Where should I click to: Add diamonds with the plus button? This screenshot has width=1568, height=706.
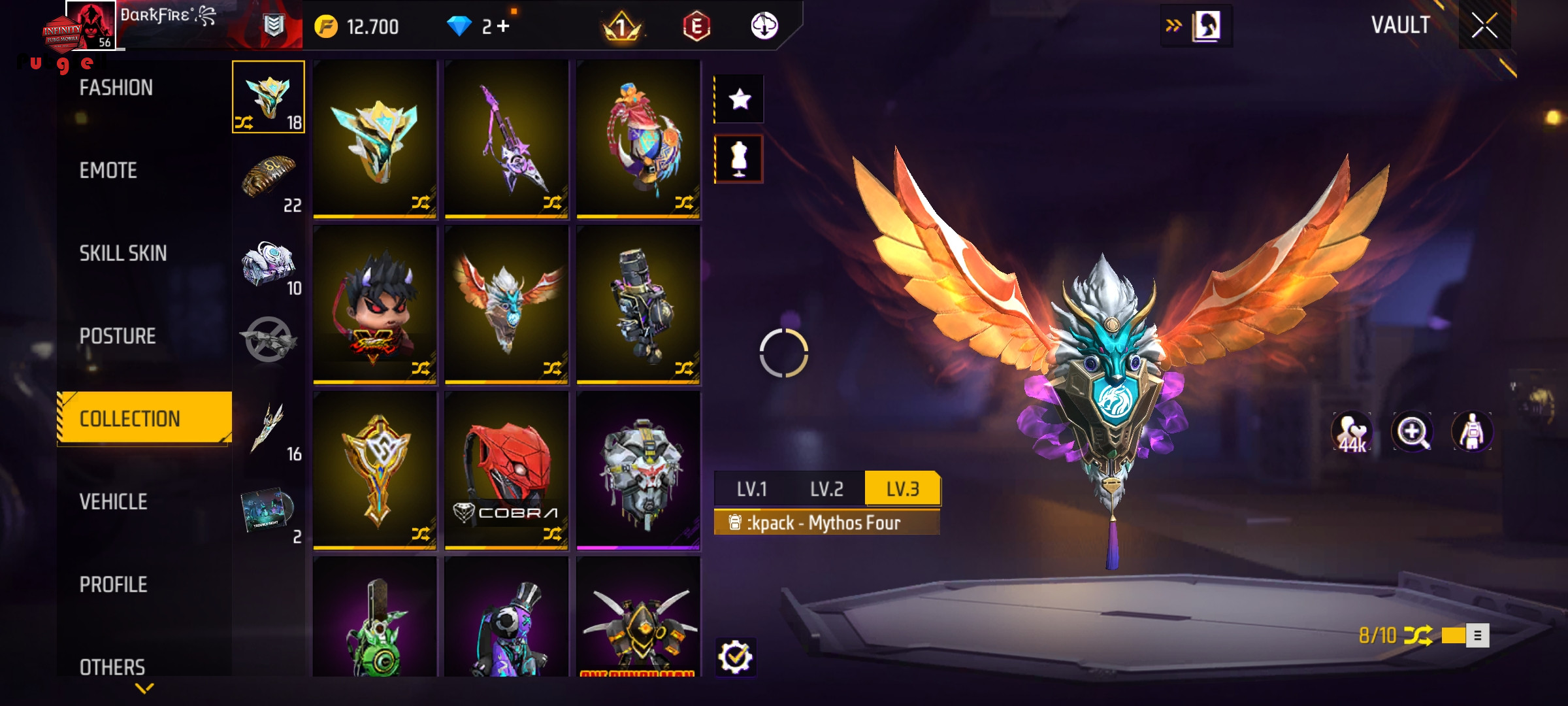pos(503,26)
